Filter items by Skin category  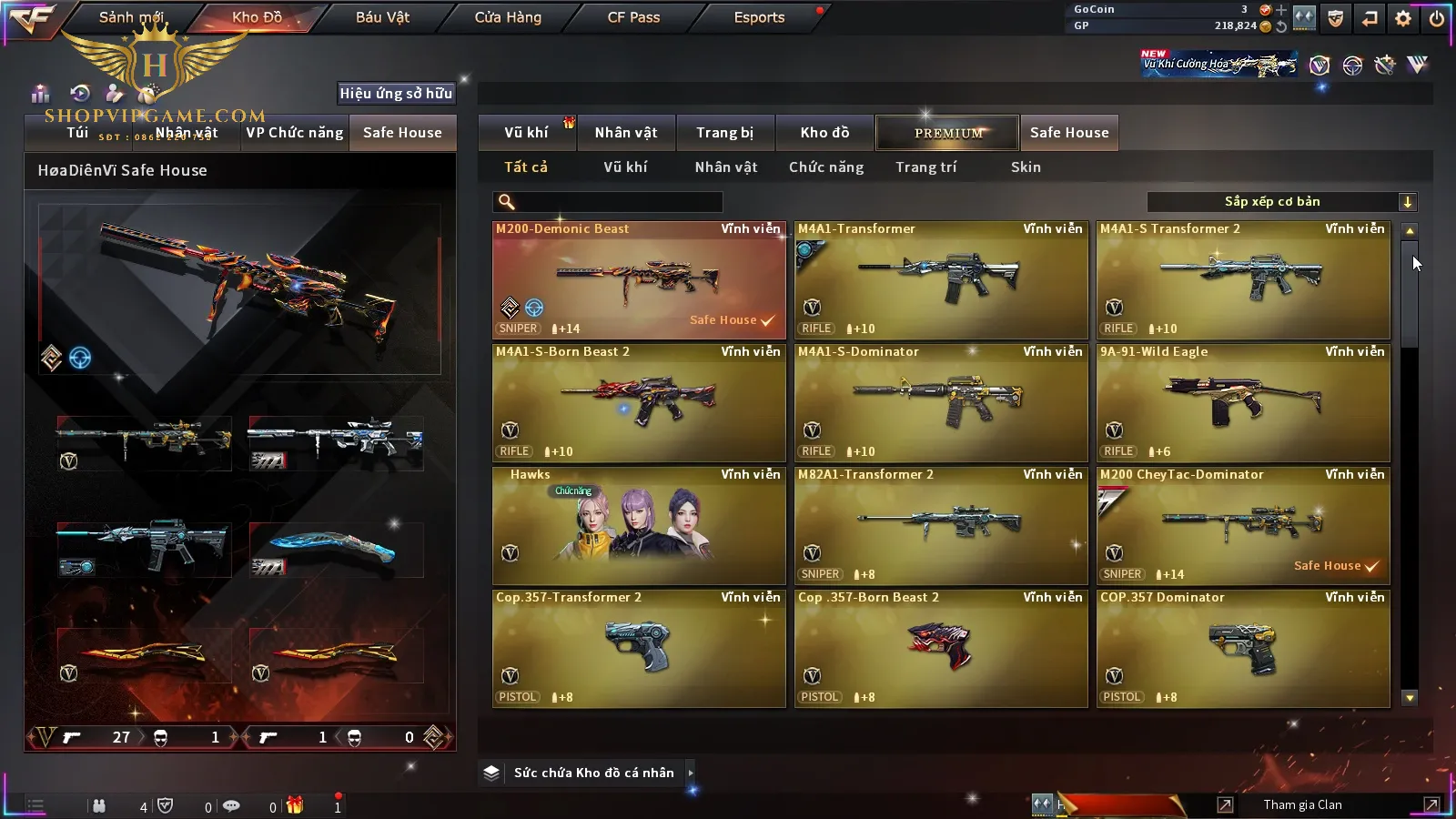pos(1026,167)
